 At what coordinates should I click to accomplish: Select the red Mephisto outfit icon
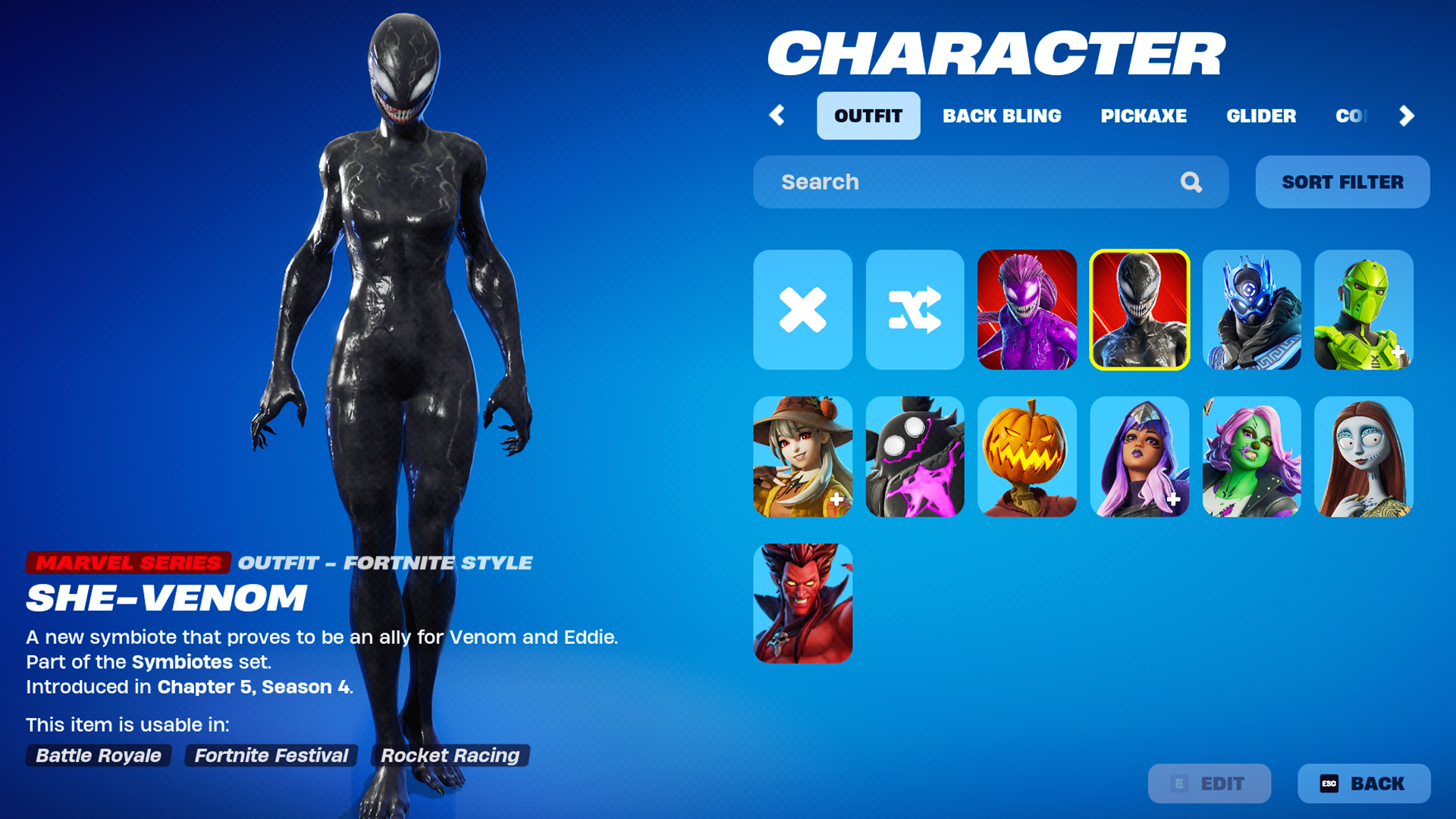[x=802, y=603]
